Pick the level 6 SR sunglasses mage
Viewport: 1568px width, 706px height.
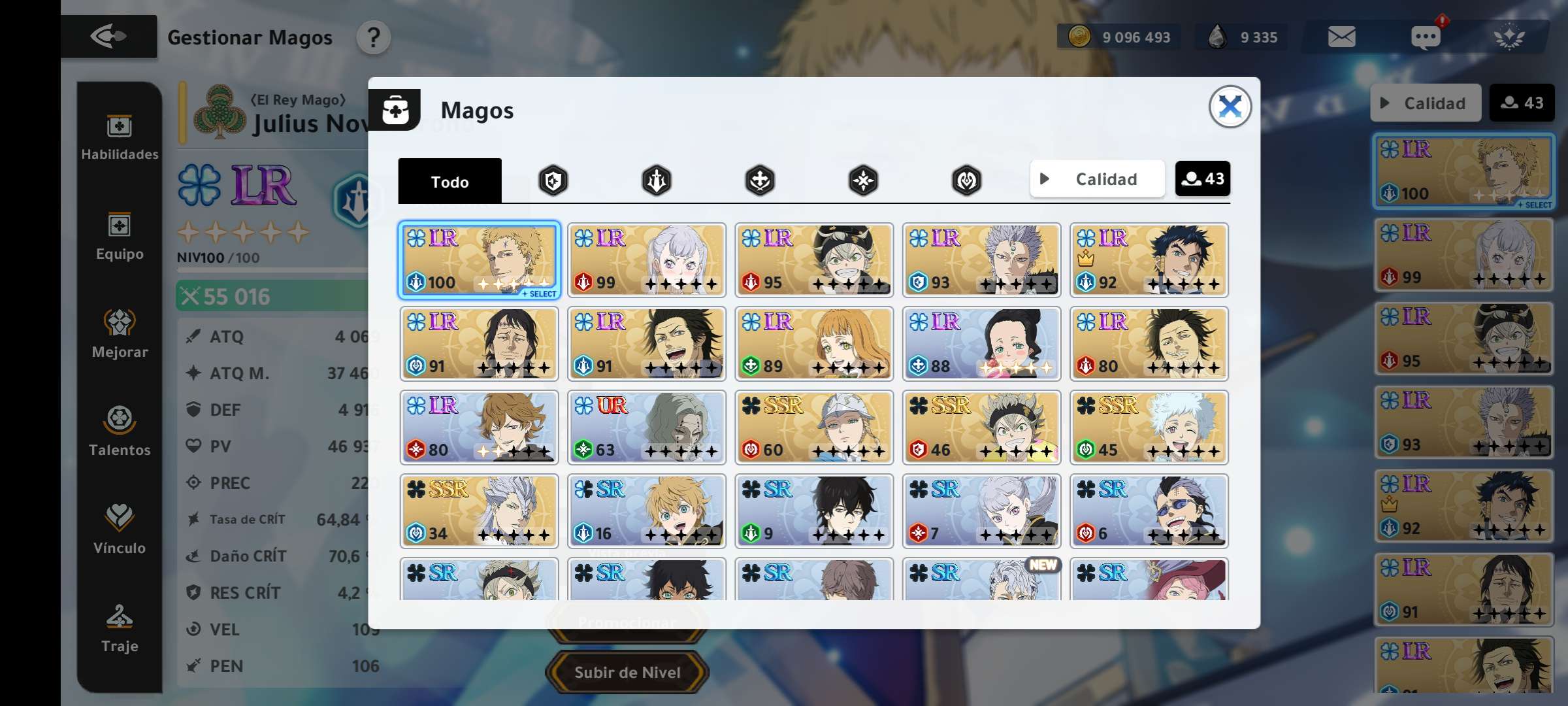(x=1149, y=511)
